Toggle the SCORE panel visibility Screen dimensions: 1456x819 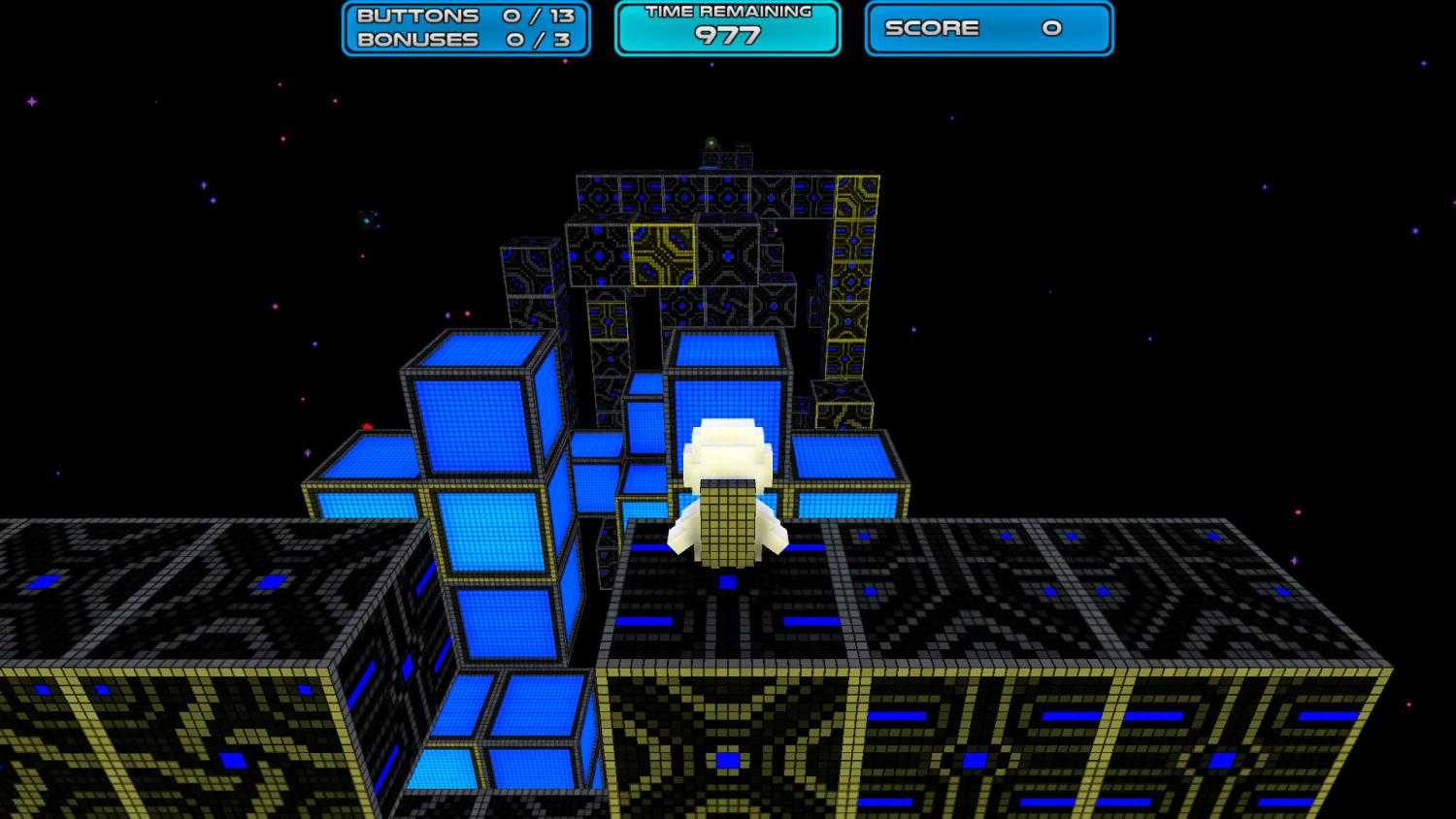click(988, 28)
